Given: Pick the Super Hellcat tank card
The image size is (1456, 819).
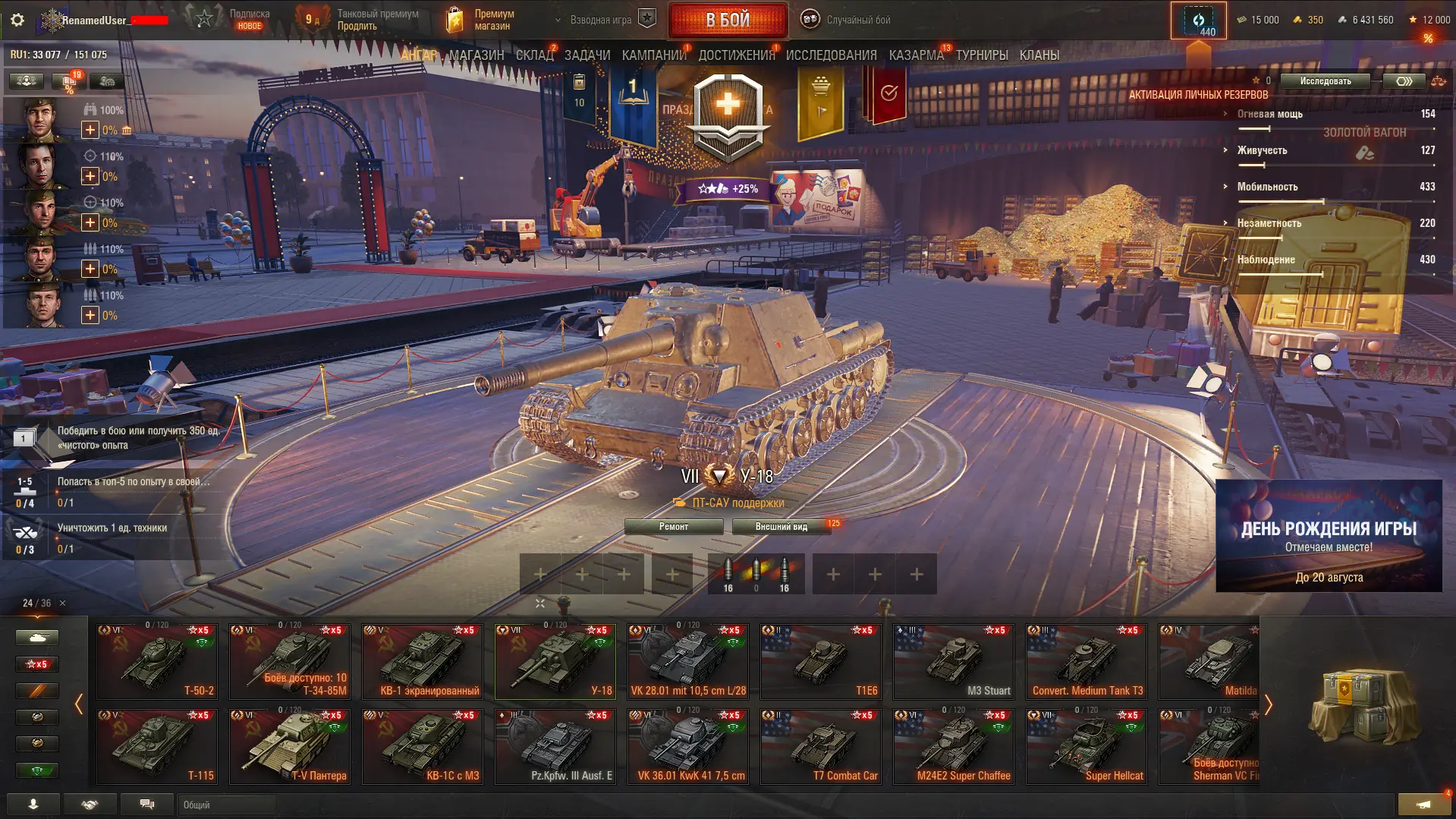Looking at the screenshot, I should [1086, 746].
